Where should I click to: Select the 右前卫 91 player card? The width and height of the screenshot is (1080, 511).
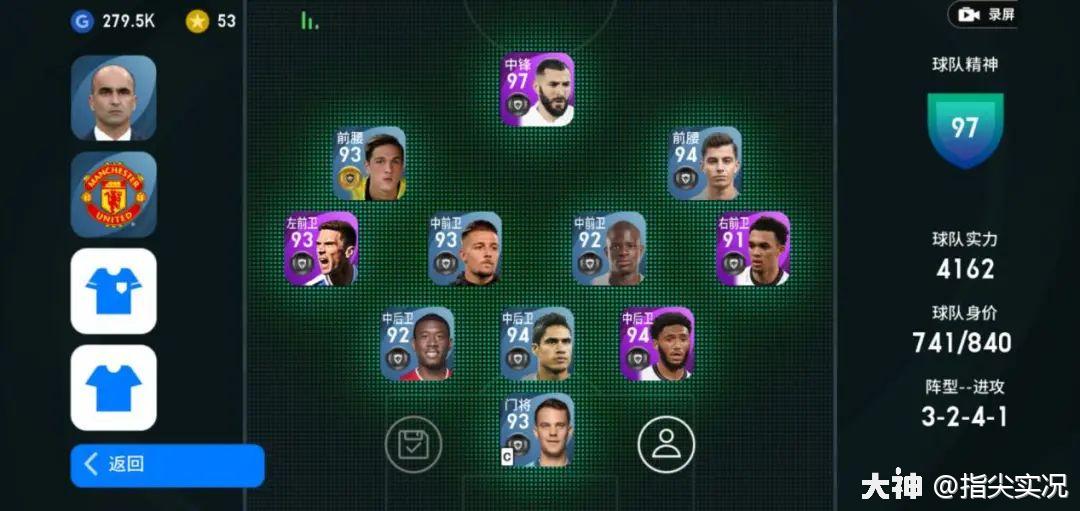pyautogui.click(x=753, y=249)
